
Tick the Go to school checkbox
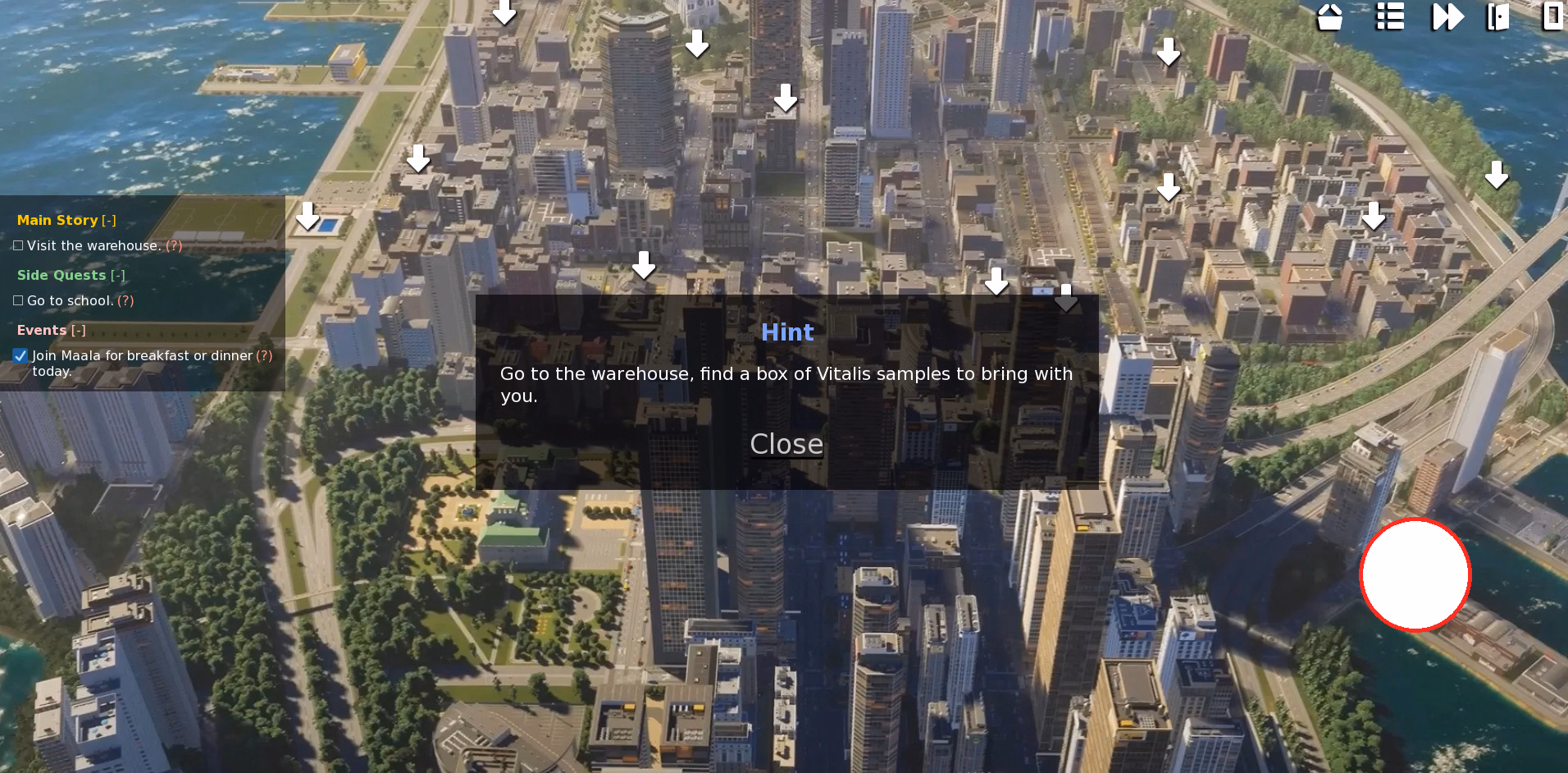pyautogui.click(x=18, y=300)
